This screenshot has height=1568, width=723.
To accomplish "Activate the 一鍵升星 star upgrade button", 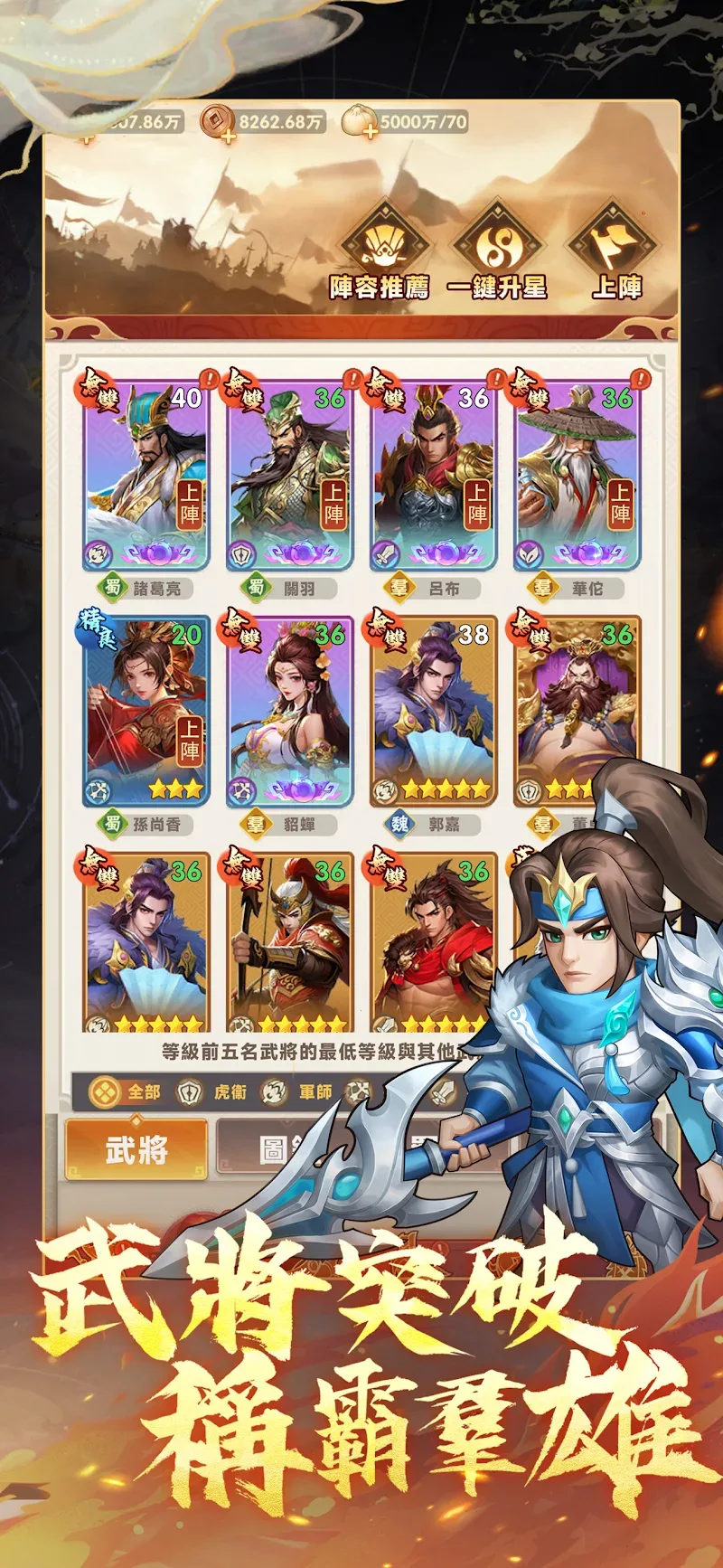I will (x=497, y=252).
